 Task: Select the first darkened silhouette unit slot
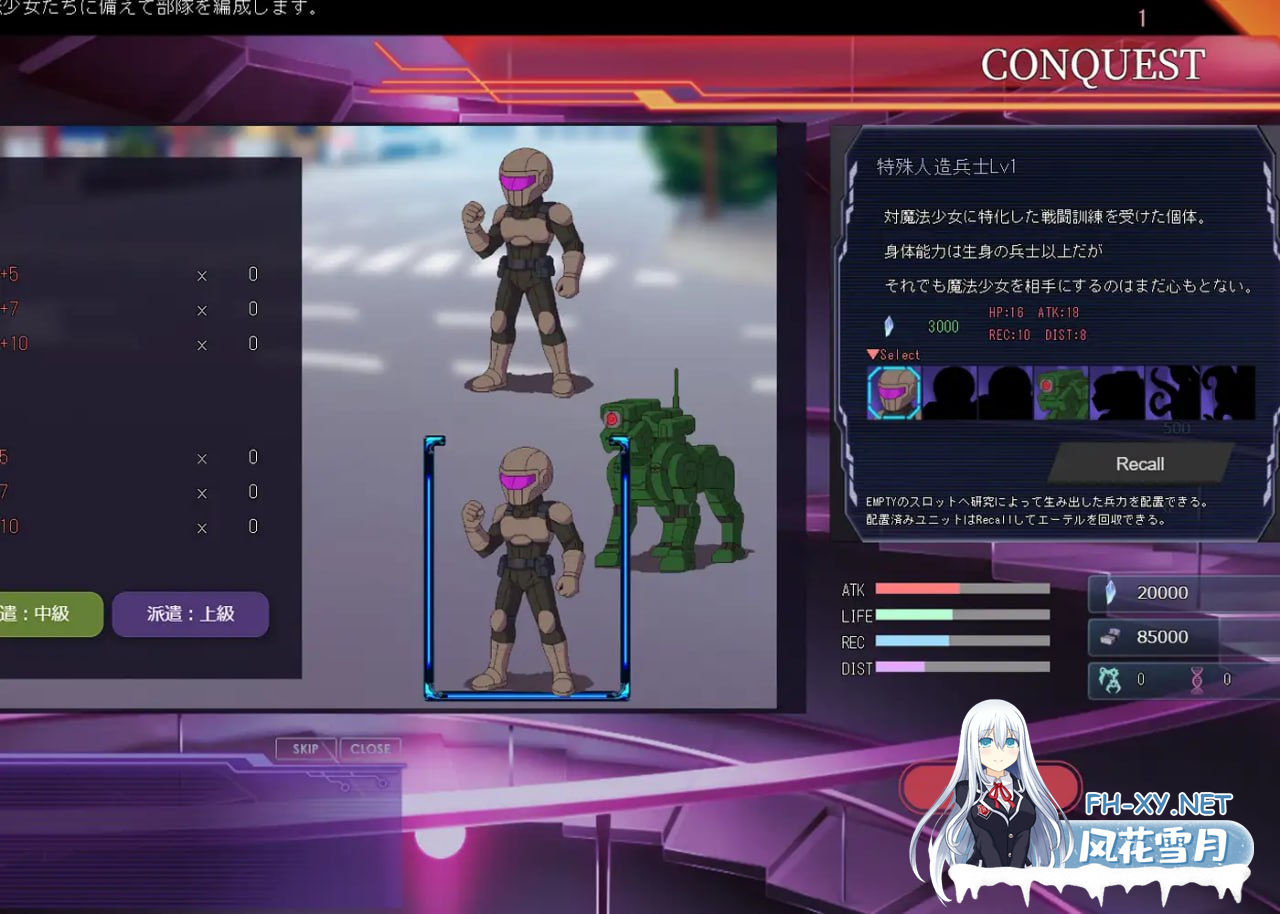pos(949,393)
